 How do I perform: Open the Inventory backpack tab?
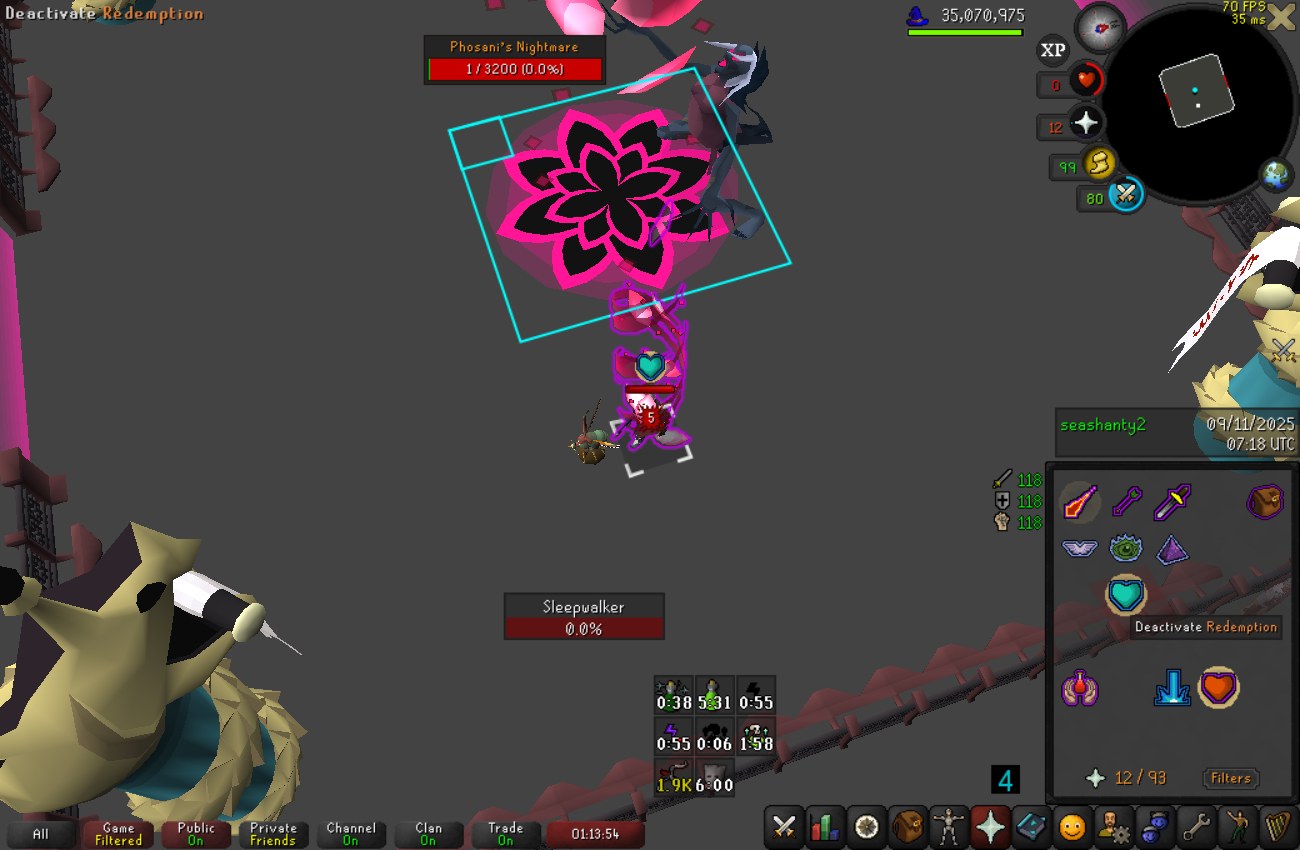point(908,827)
